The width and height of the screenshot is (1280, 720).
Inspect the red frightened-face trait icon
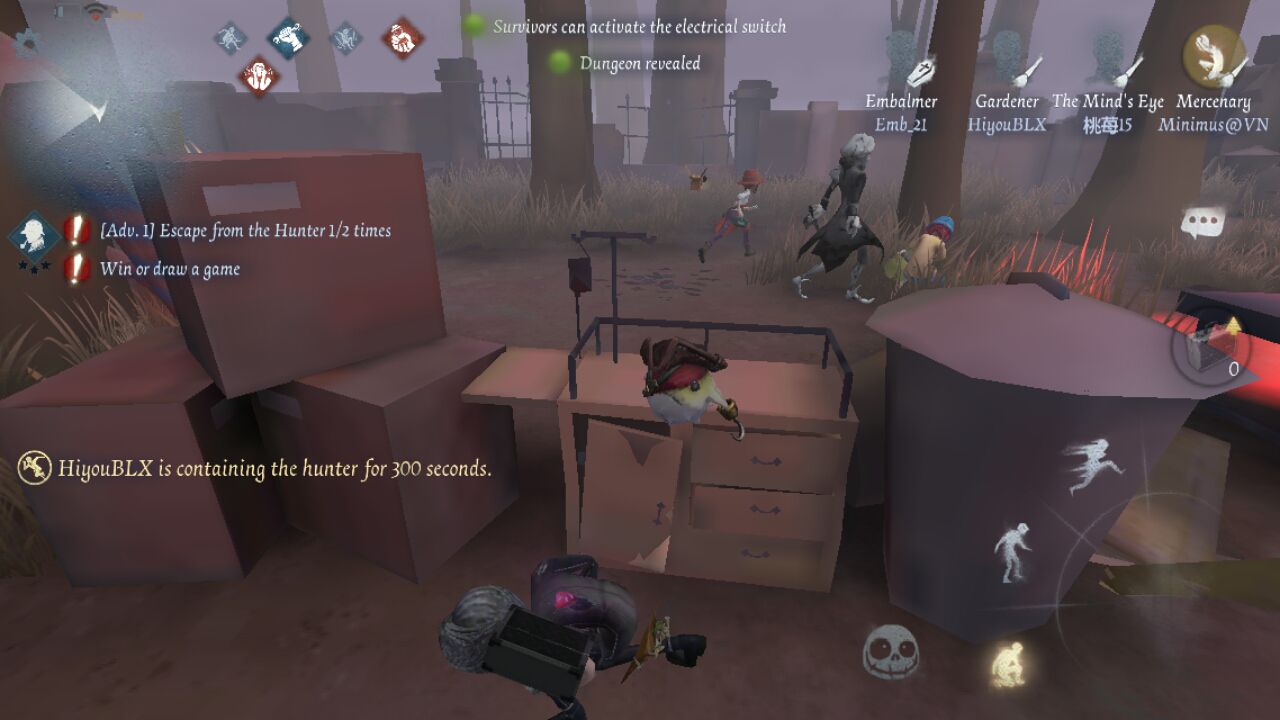point(258,77)
